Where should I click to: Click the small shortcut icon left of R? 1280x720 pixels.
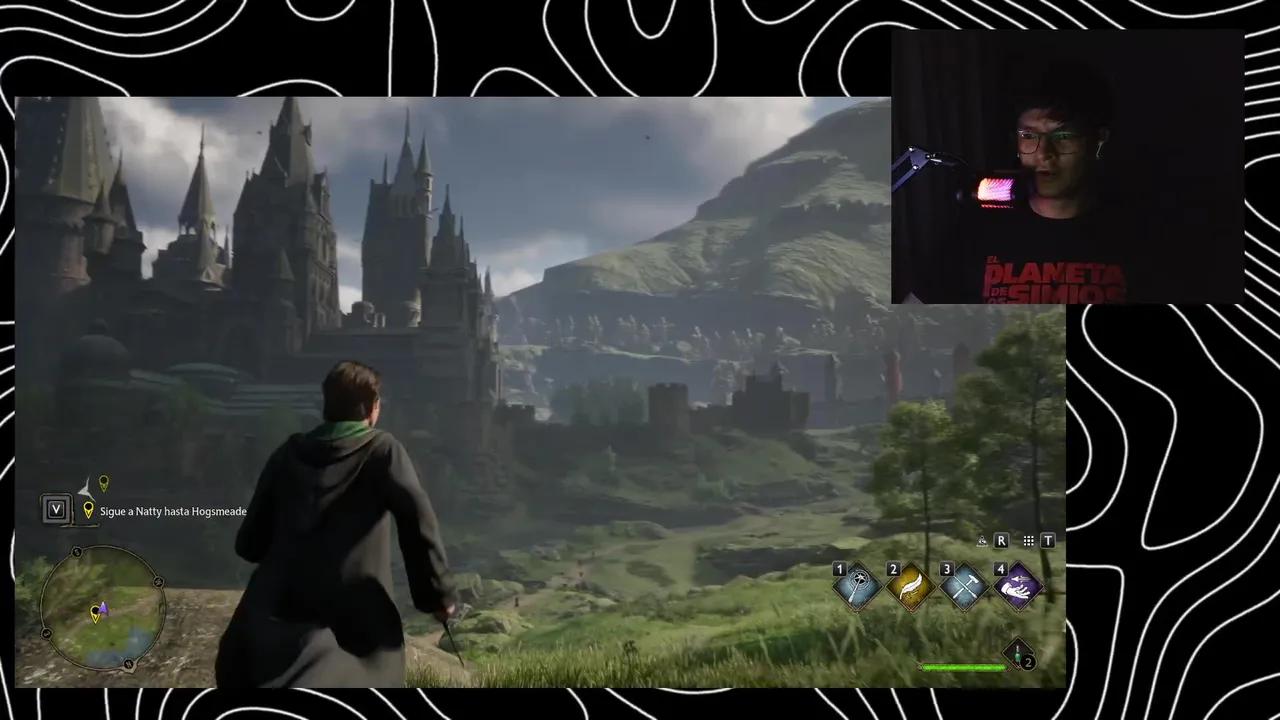982,540
